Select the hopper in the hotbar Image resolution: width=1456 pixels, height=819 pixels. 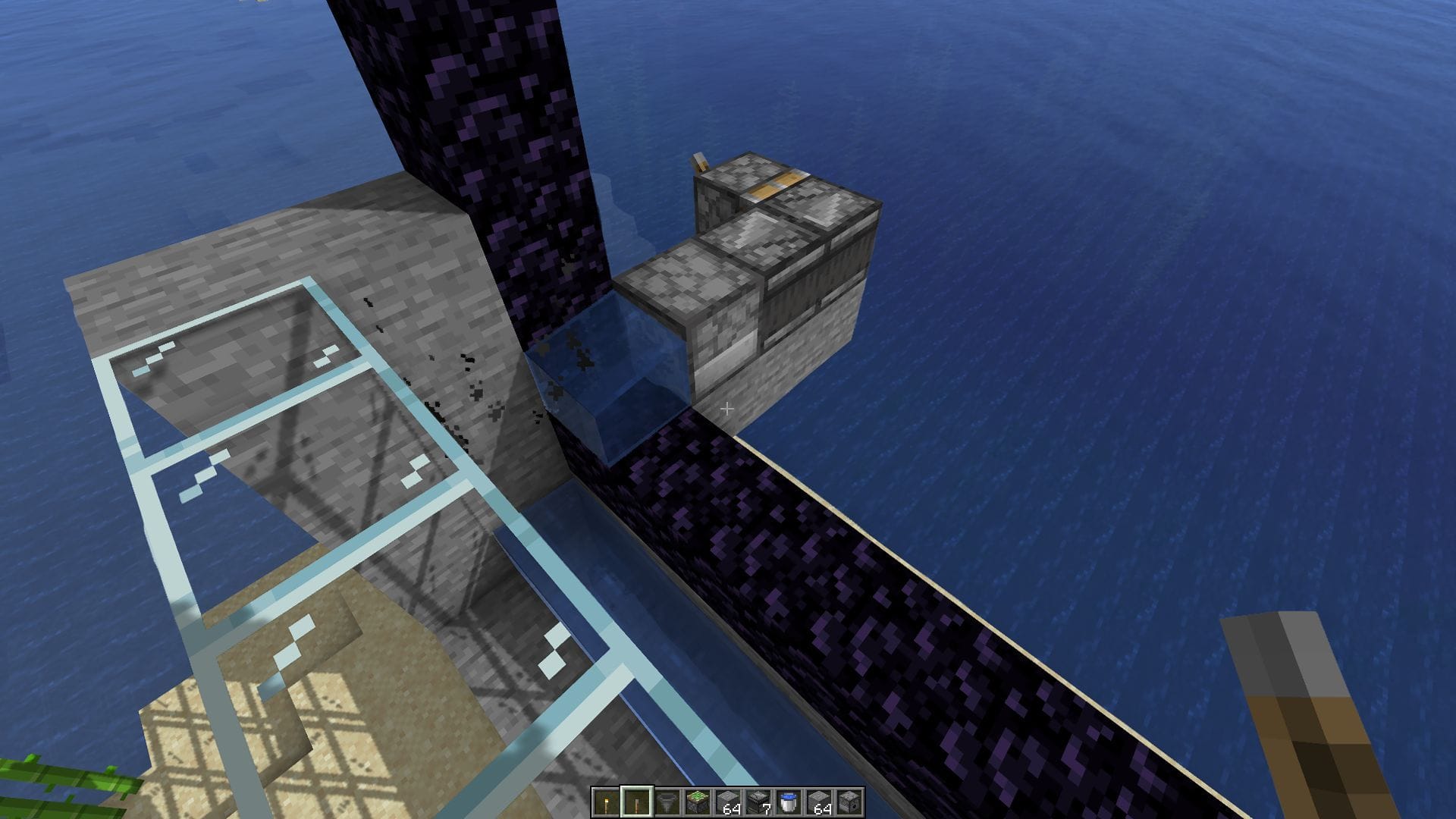click(x=667, y=801)
